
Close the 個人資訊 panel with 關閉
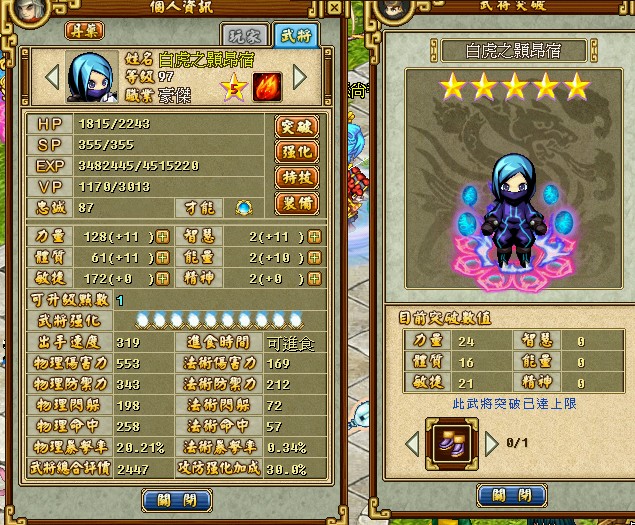(176, 499)
